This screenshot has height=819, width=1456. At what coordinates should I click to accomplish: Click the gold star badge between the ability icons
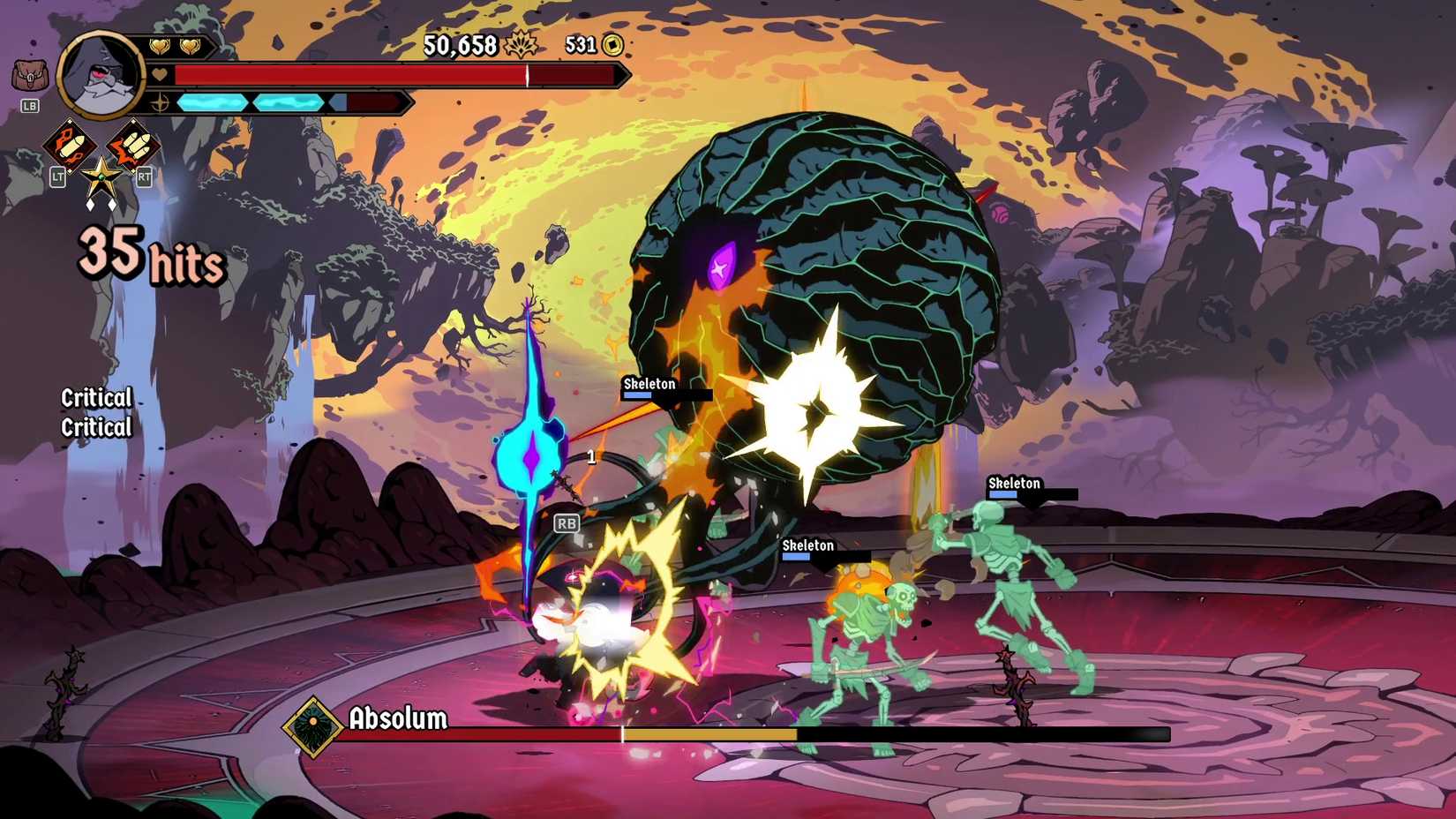coord(100,179)
